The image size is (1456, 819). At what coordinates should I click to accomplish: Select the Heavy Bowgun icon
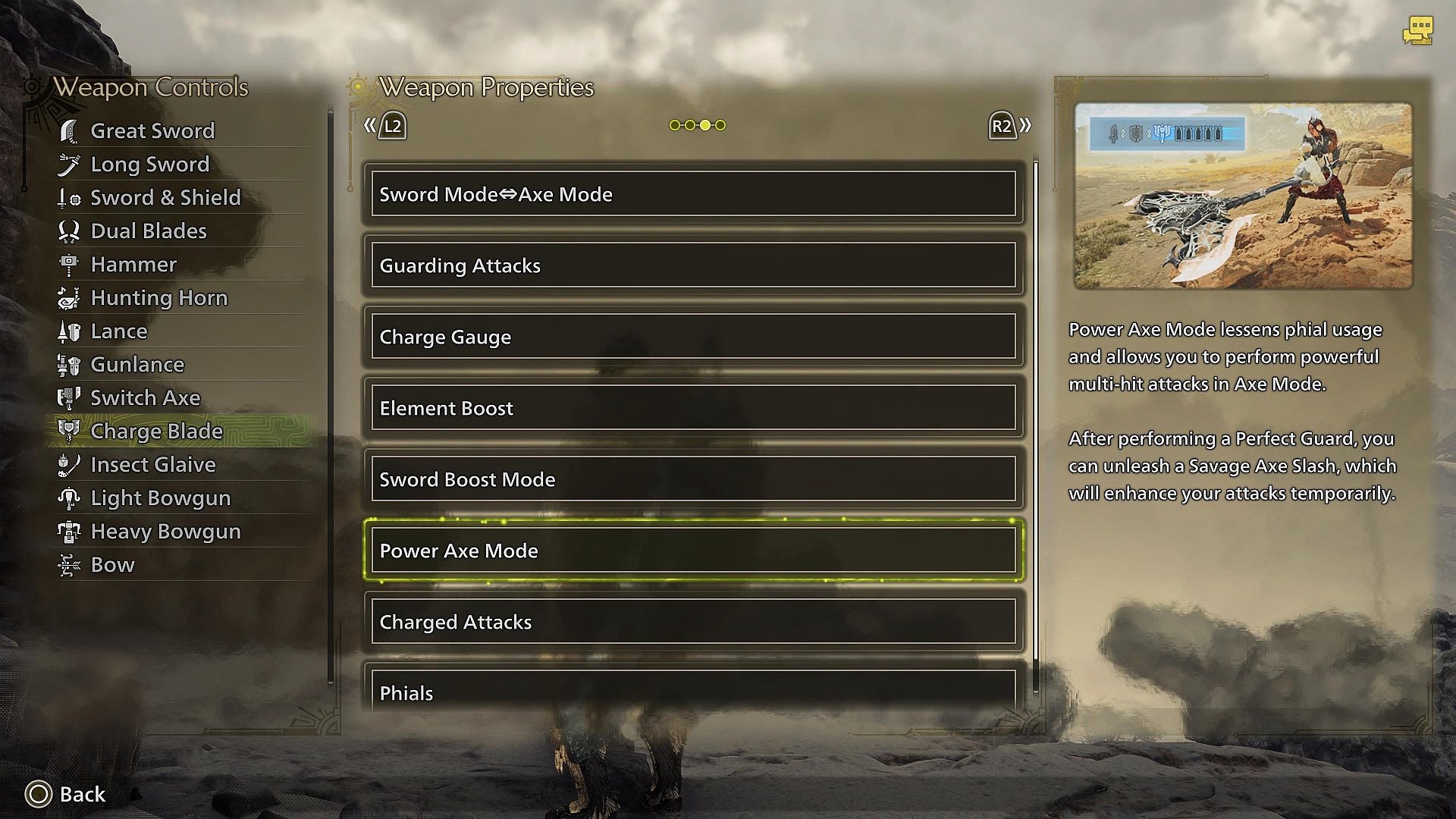pyautogui.click(x=71, y=531)
